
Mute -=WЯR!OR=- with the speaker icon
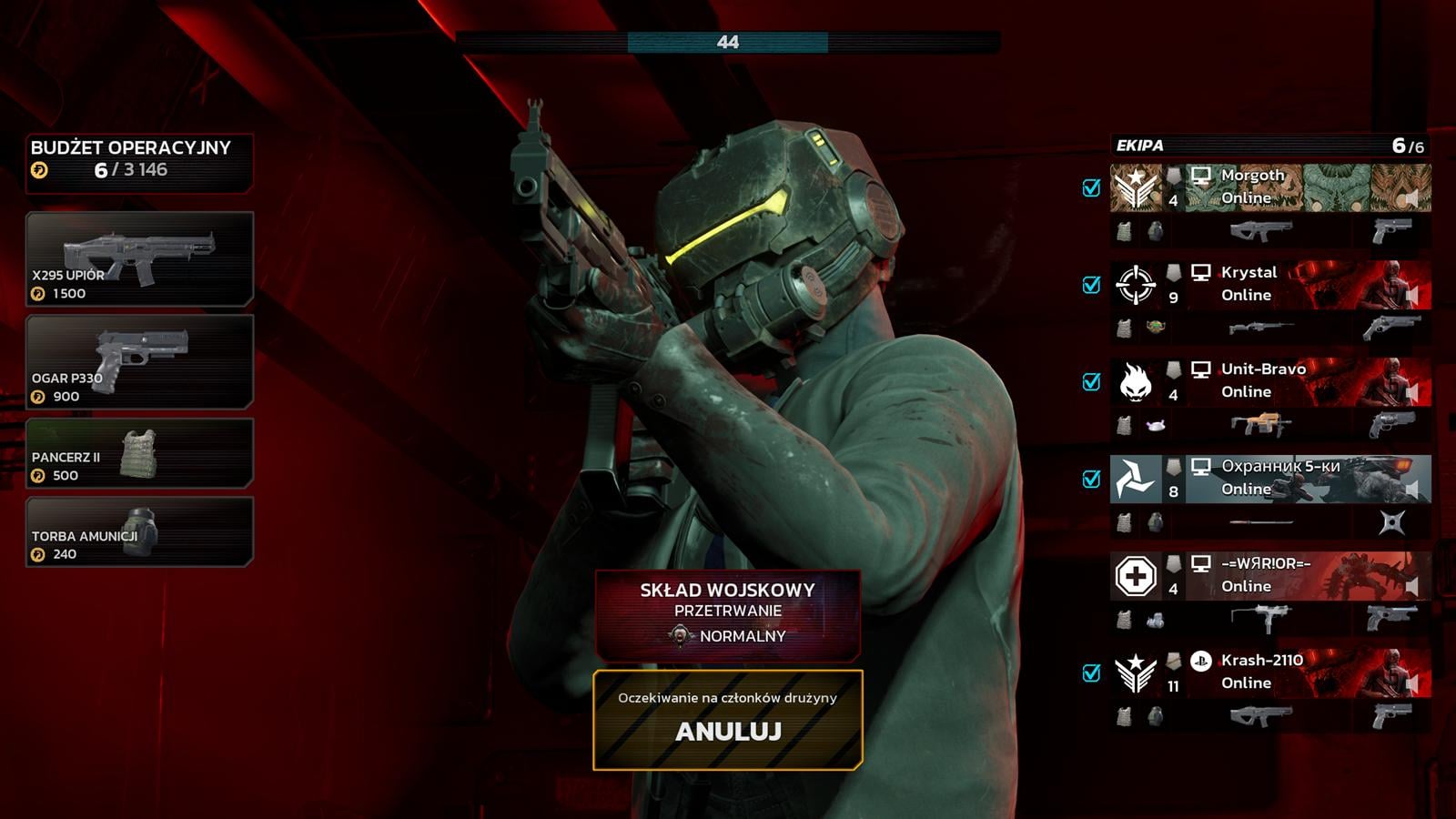click(x=1411, y=586)
